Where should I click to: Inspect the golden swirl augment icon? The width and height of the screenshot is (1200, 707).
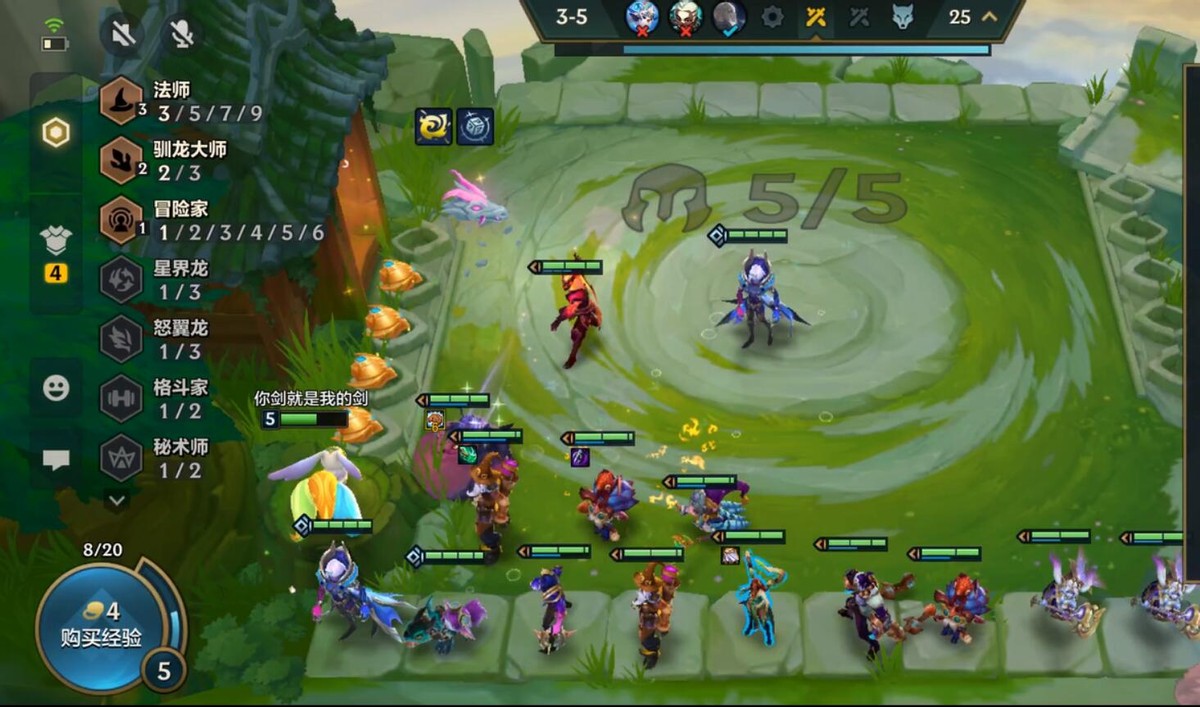point(433,127)
